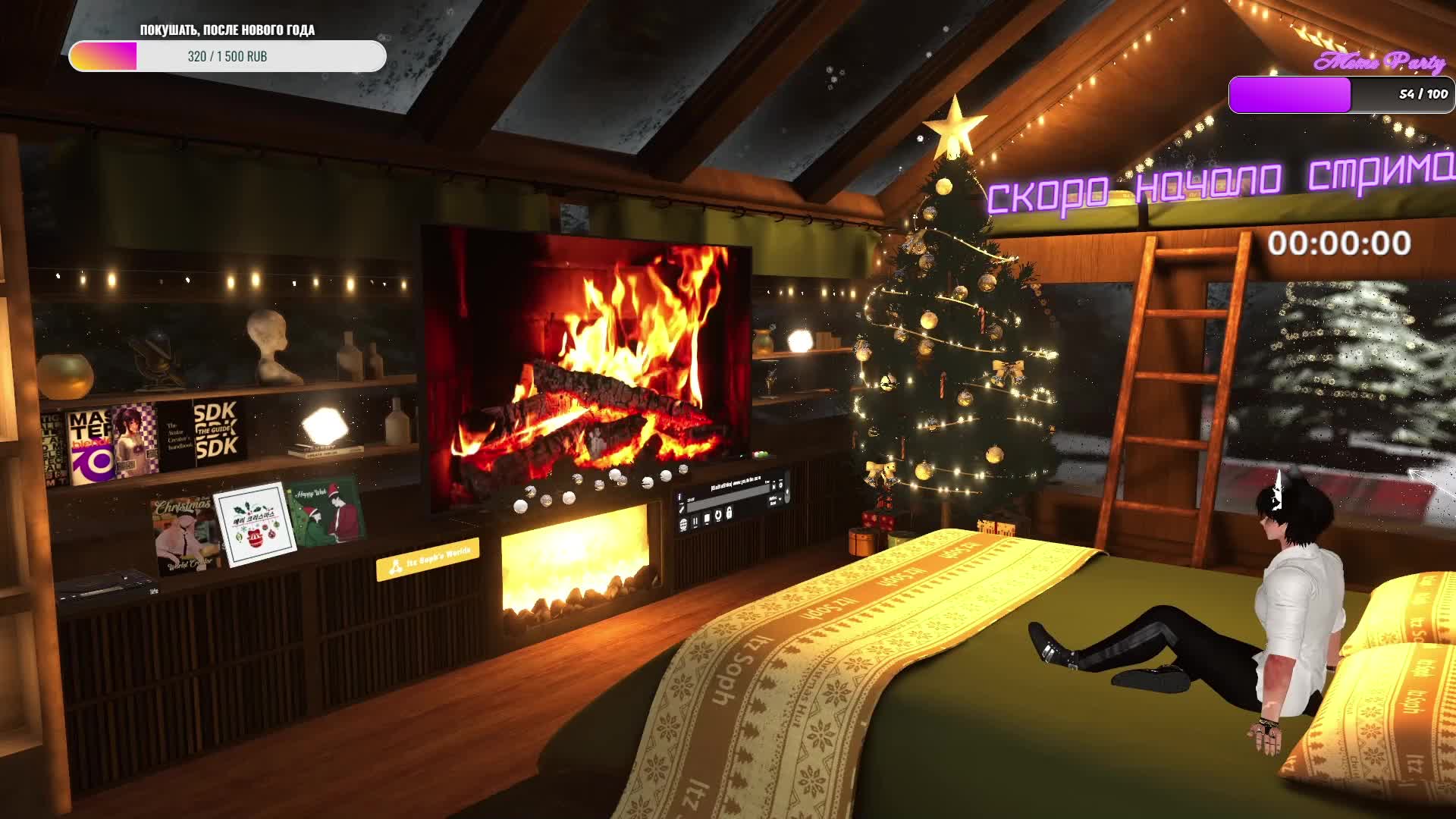This screenshot has width=1456, height=819.
Task: Toggle the video player's padlock
Action: click(x=730, y=513)
